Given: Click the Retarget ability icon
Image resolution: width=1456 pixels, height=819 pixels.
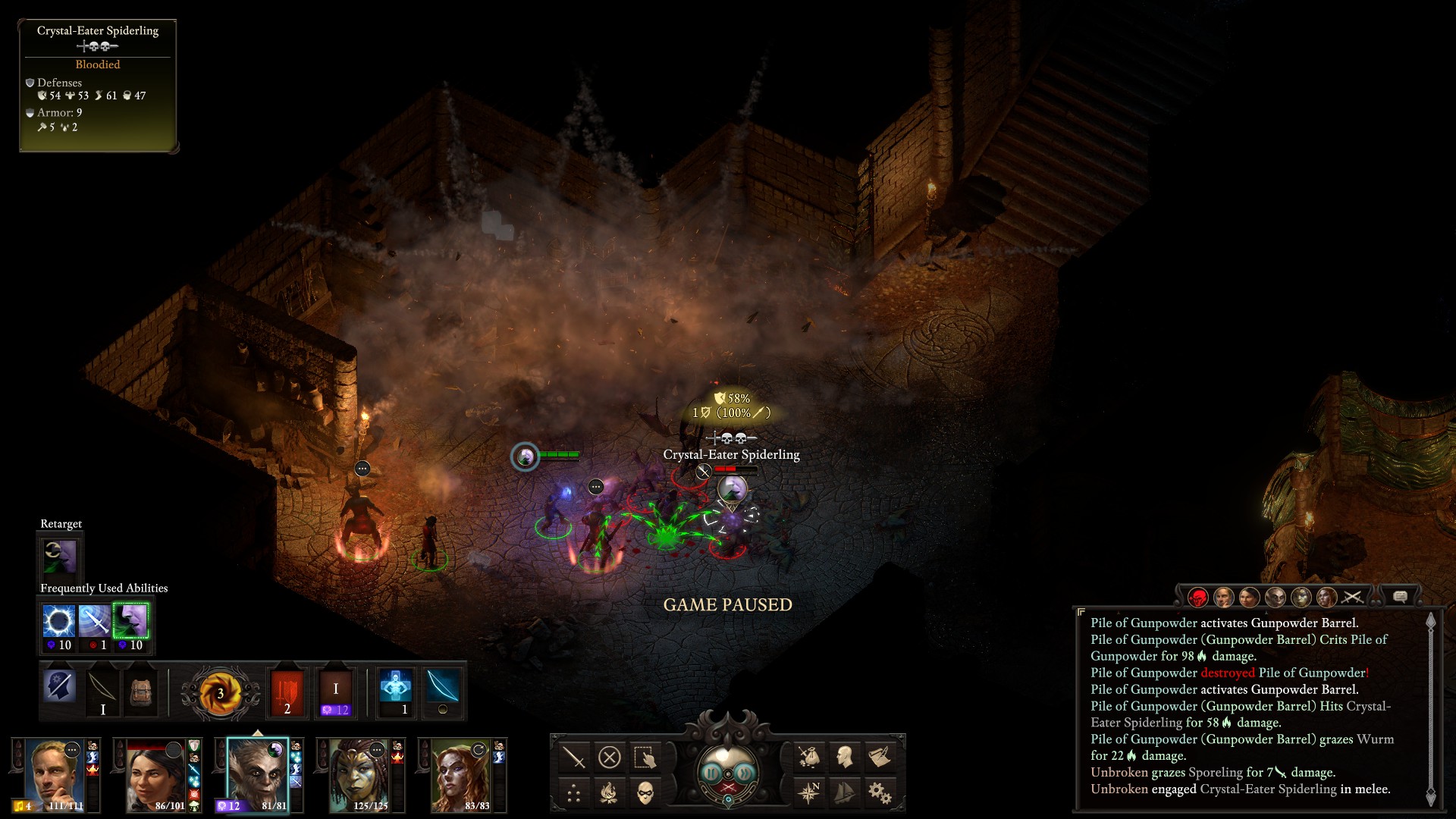Looking at the screenshot, I should click(60, 557).
